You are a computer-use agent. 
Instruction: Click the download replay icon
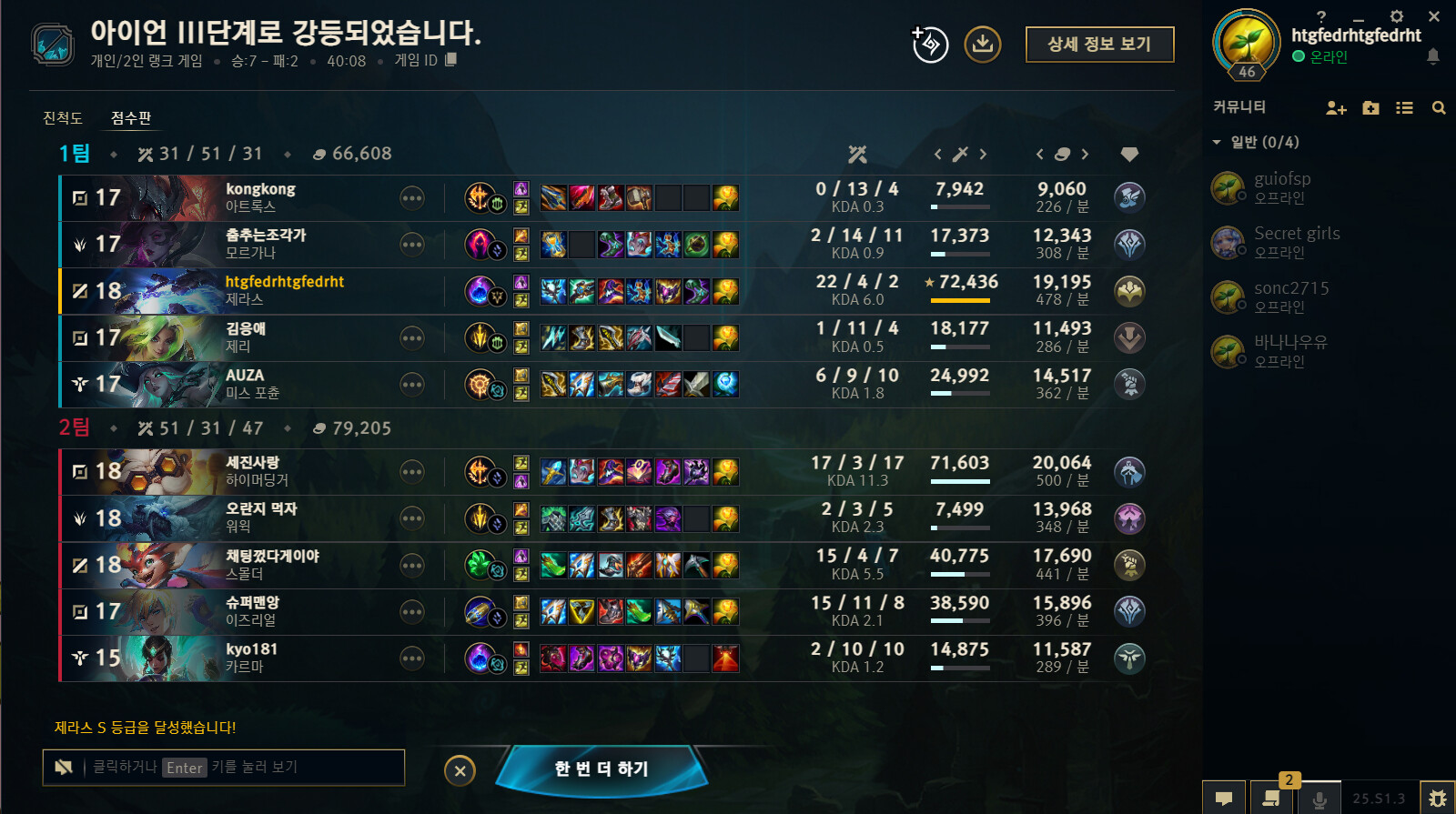point(982,44)
